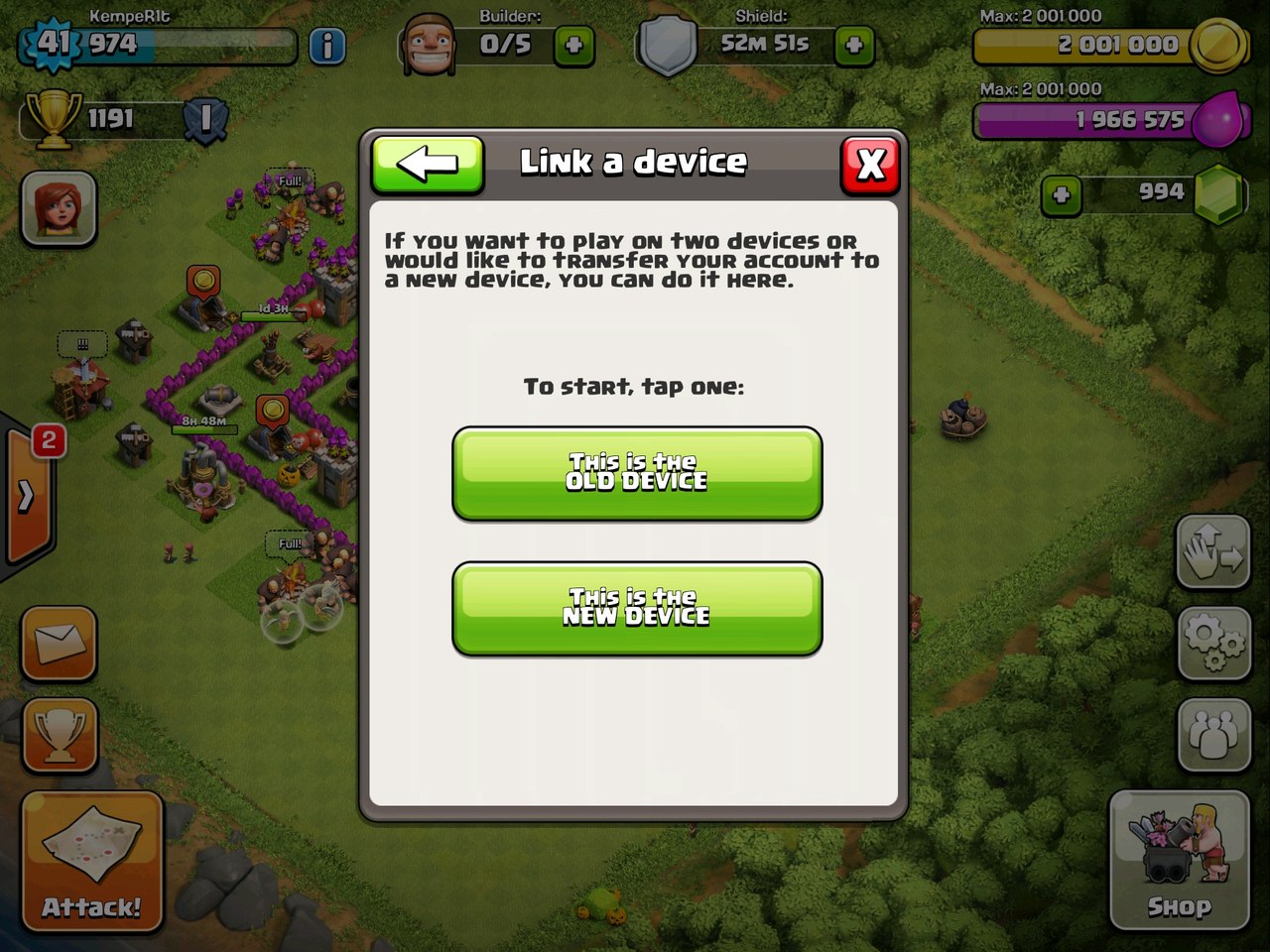The width and height of the screenshot is (1270, 952).
Task: Open the league shield badge
Action: (x=205, y=120)
